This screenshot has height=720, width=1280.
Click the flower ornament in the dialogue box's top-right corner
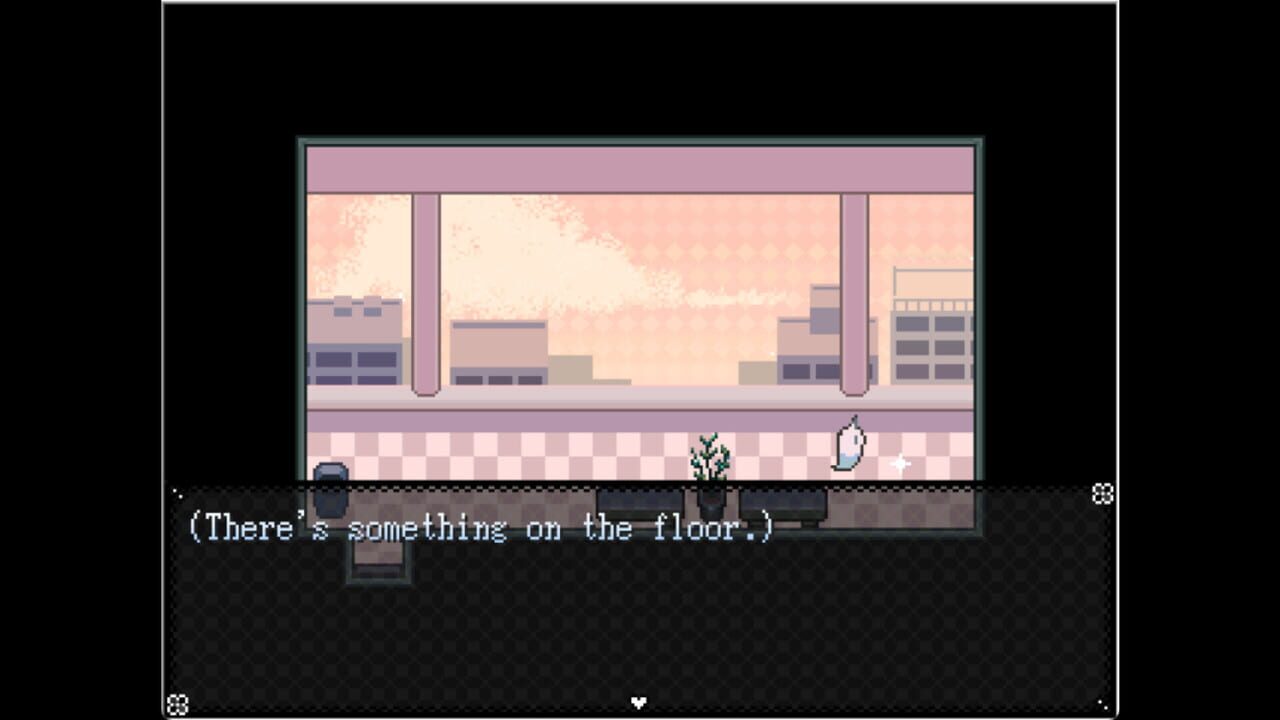click(1101, 491)
